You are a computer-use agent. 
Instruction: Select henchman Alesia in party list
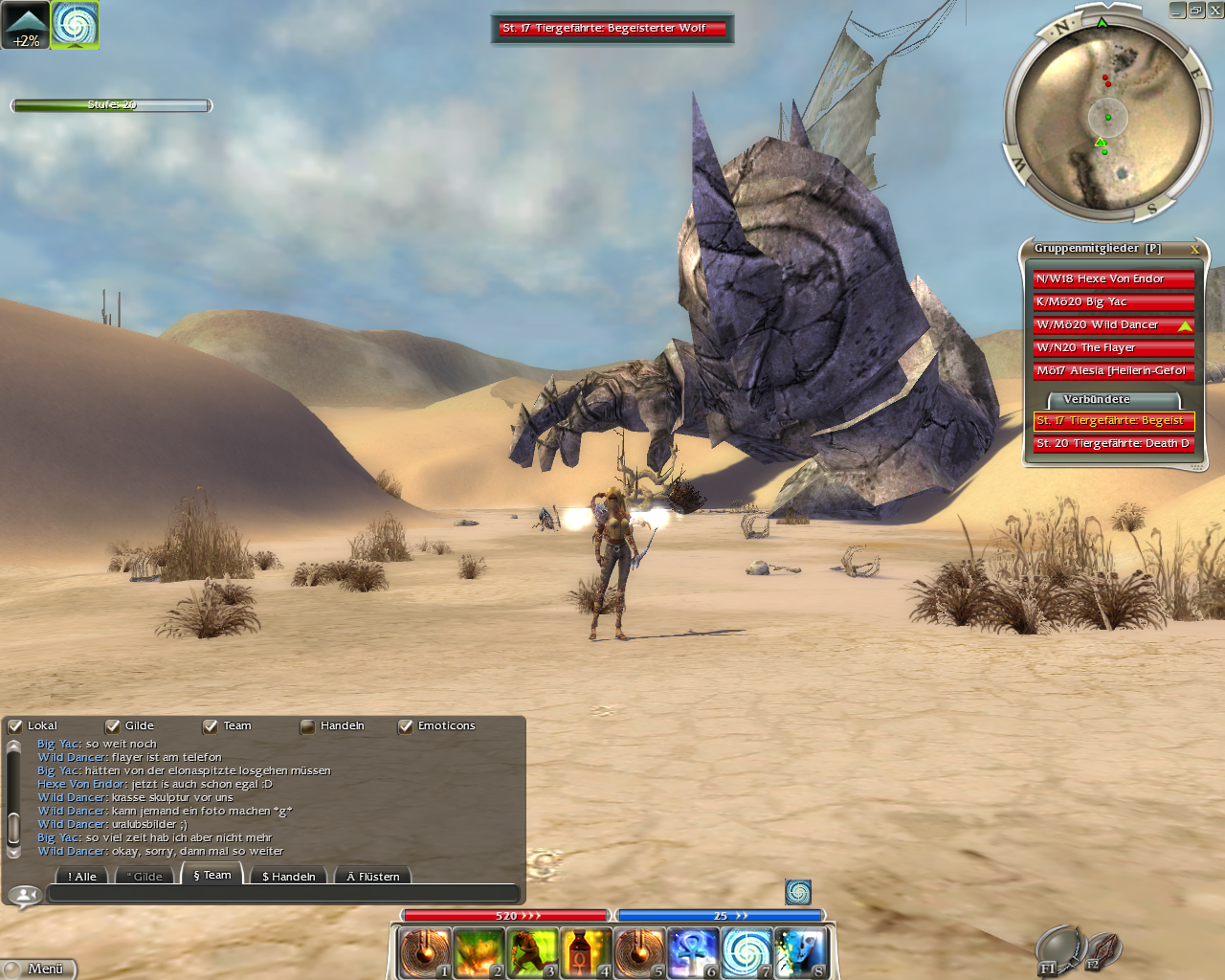(x=1113, y=370)
